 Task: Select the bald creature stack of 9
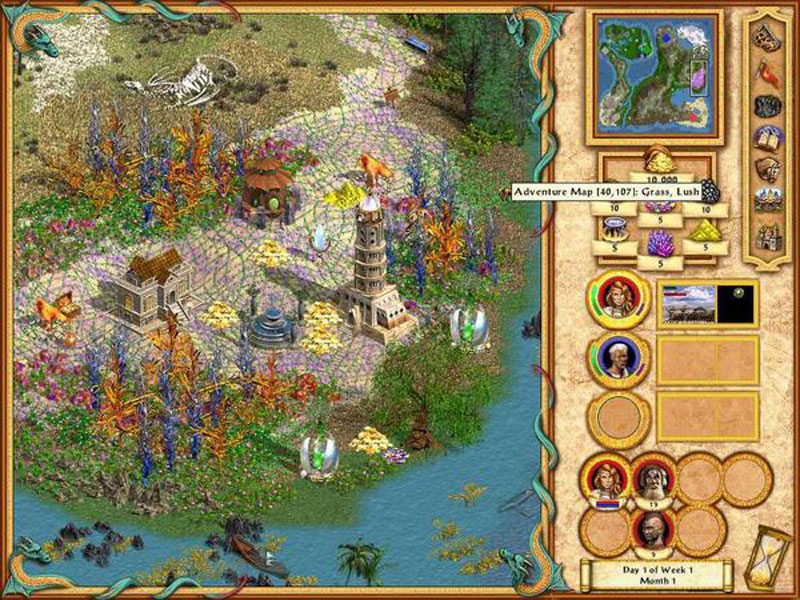click(x=651, y=530)
